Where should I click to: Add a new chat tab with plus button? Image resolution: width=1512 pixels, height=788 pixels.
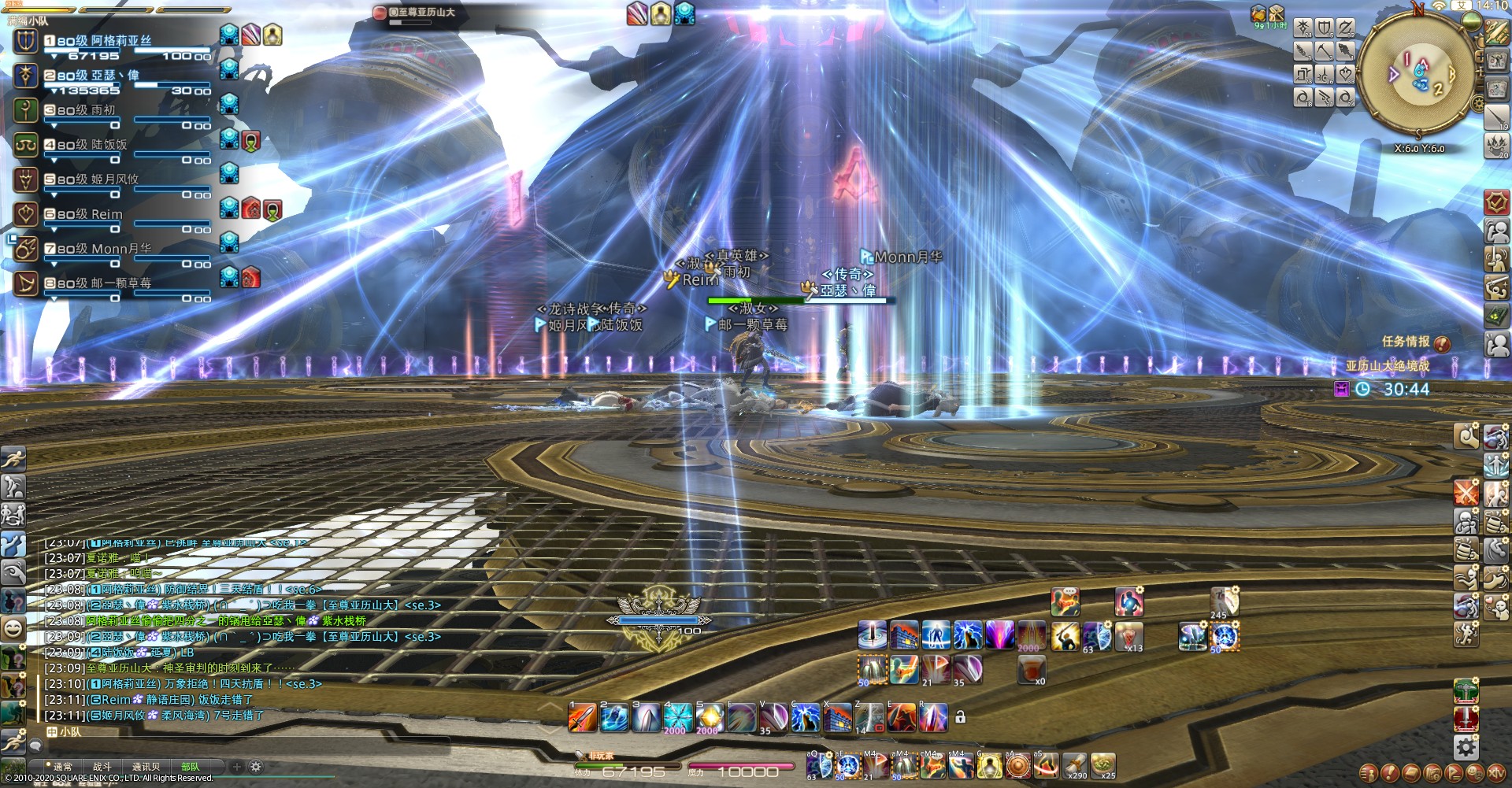click(x=236, y=766)
